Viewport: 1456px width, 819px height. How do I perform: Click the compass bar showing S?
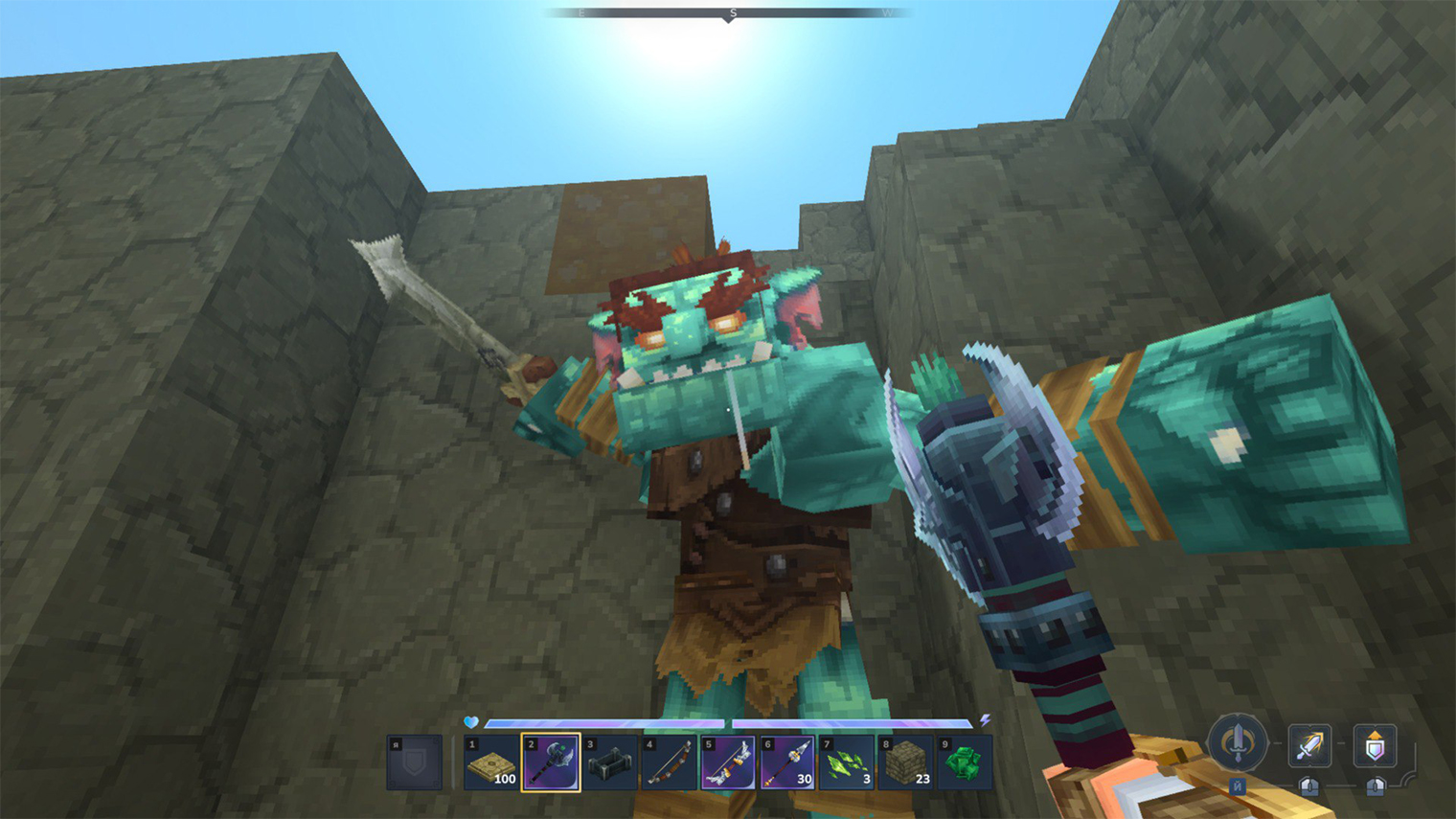pos(728,13)
